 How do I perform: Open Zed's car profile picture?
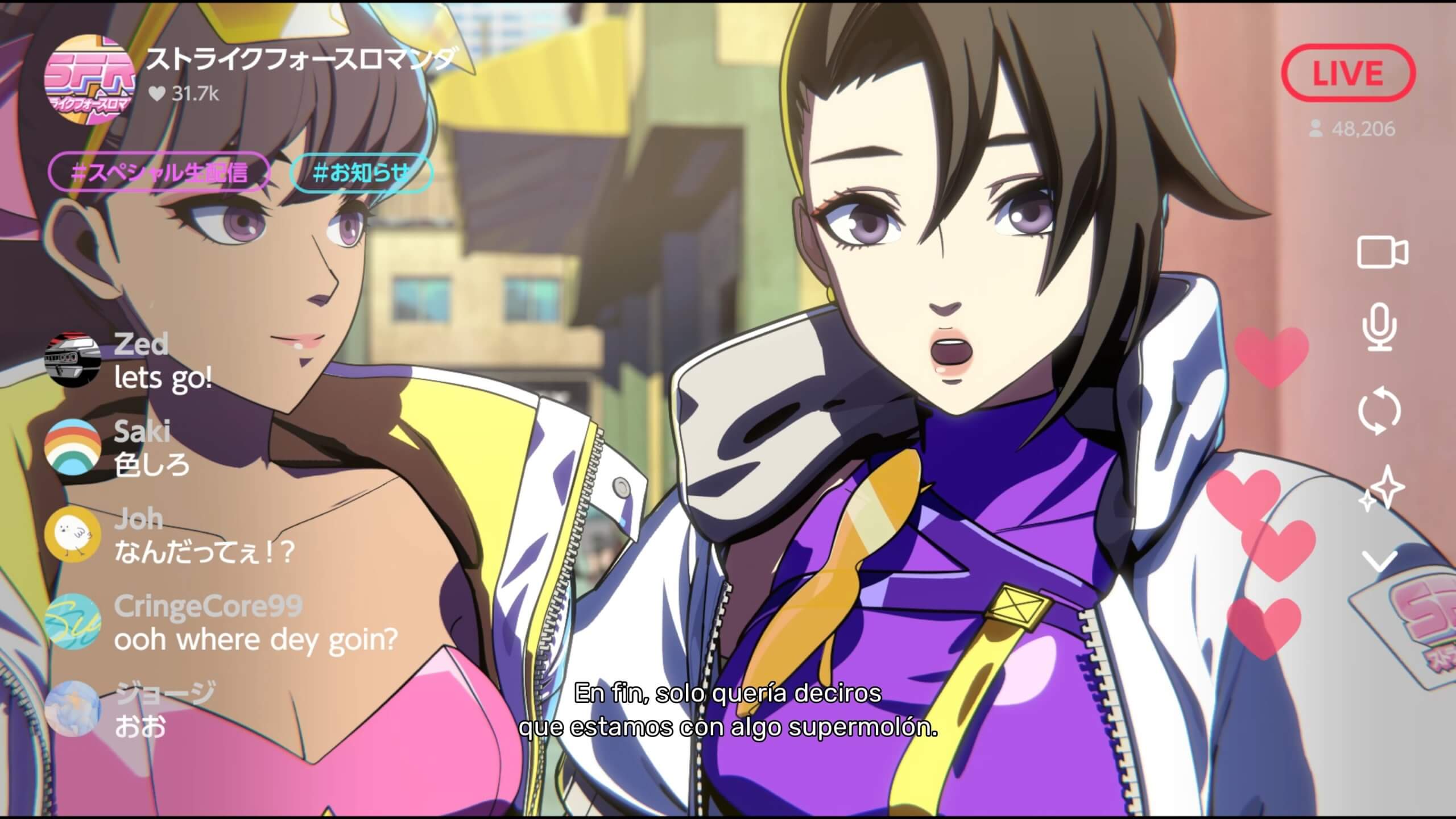[73, 361]
